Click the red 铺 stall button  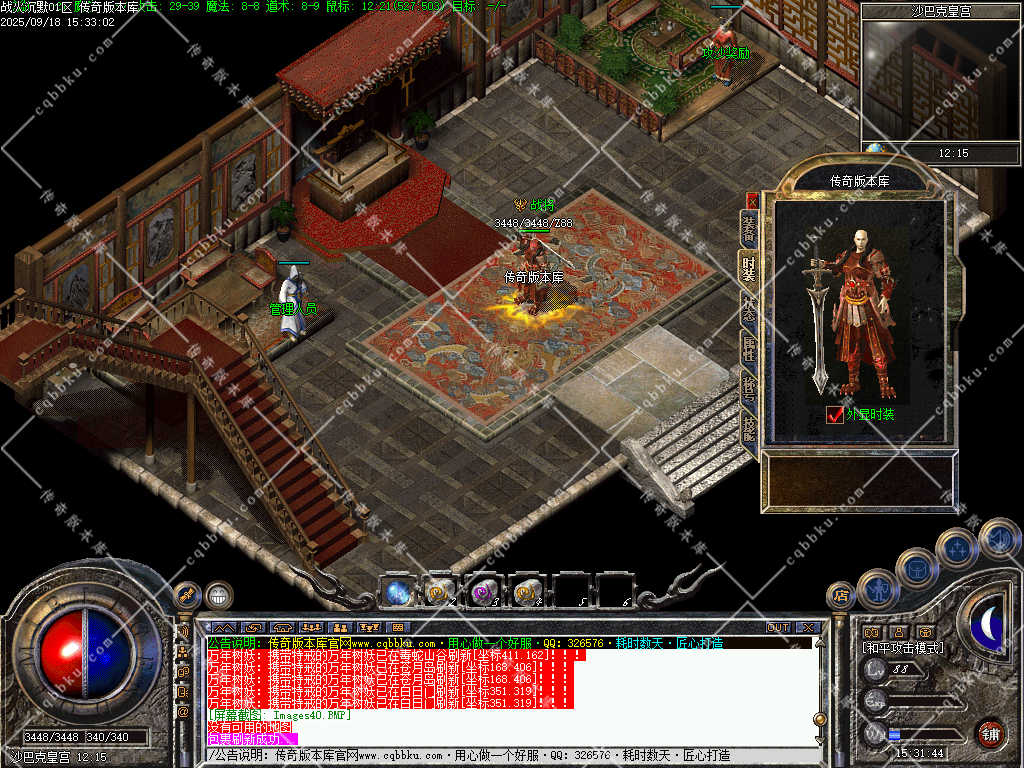(990, 733)
